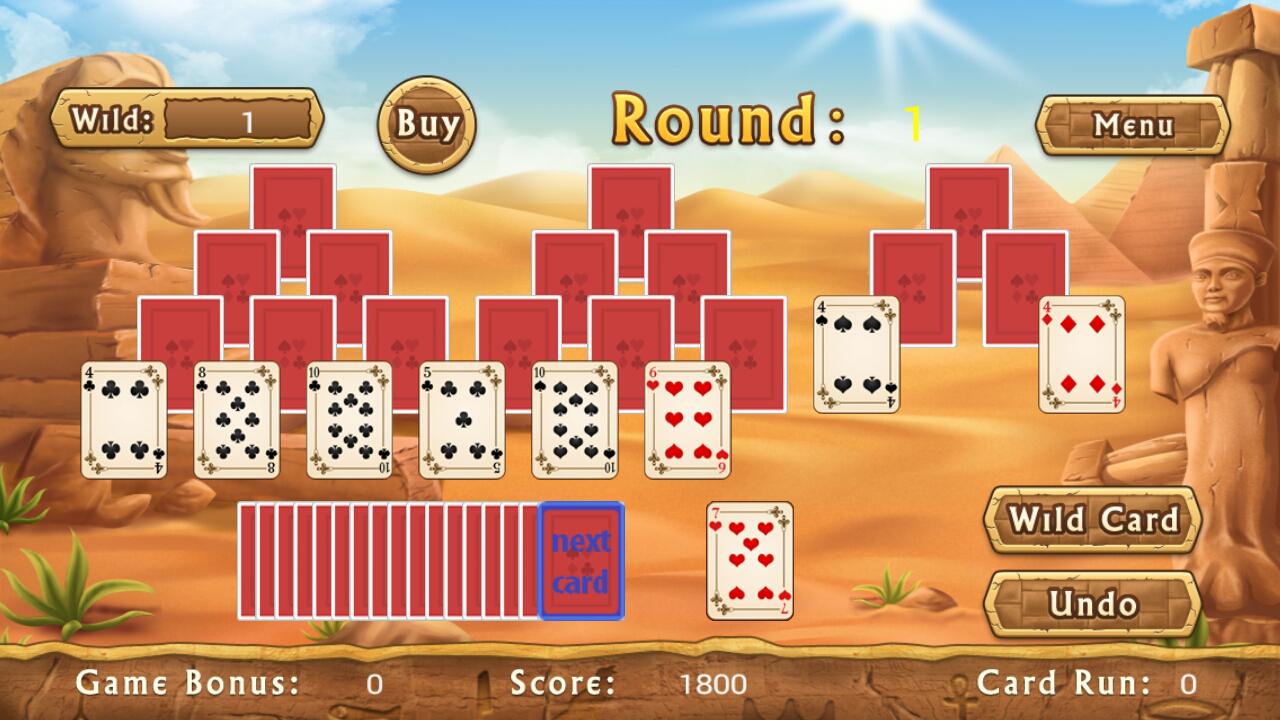Open the game Menu
The image size is (1280, 720).
pyautogui.click(x=1133, y=127)
